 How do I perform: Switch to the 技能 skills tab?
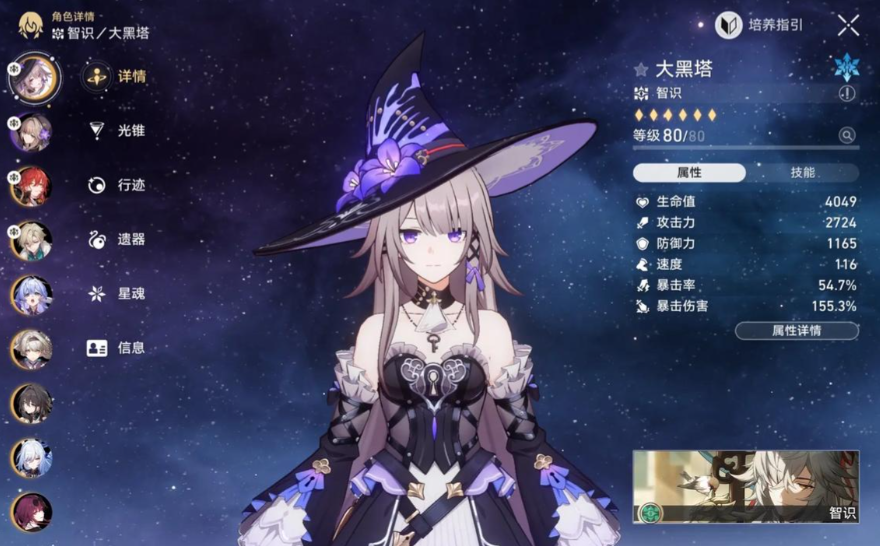802,173
